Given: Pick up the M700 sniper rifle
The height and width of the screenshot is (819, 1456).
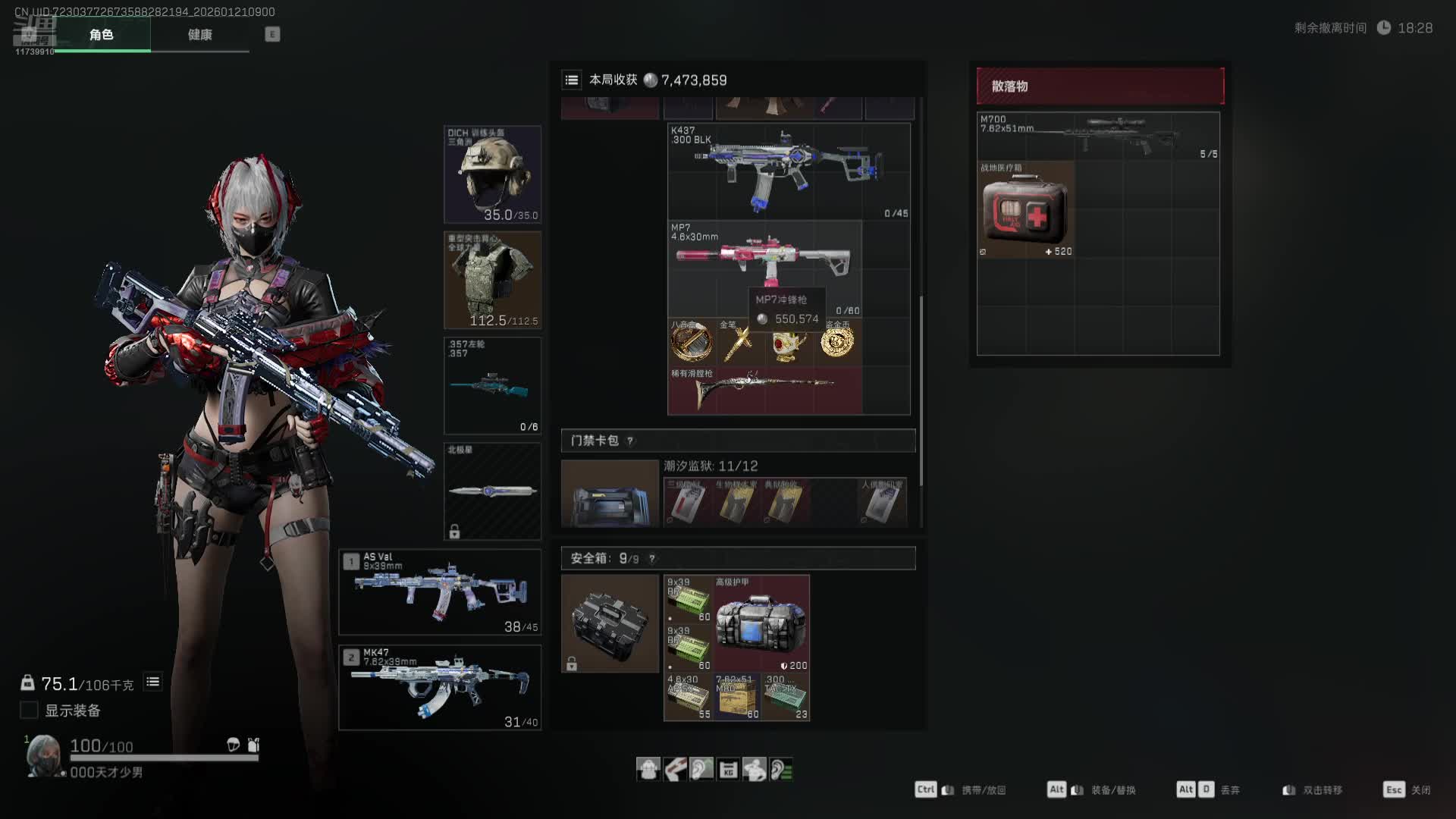Looking at the screenshot, I should [1098, 136].
